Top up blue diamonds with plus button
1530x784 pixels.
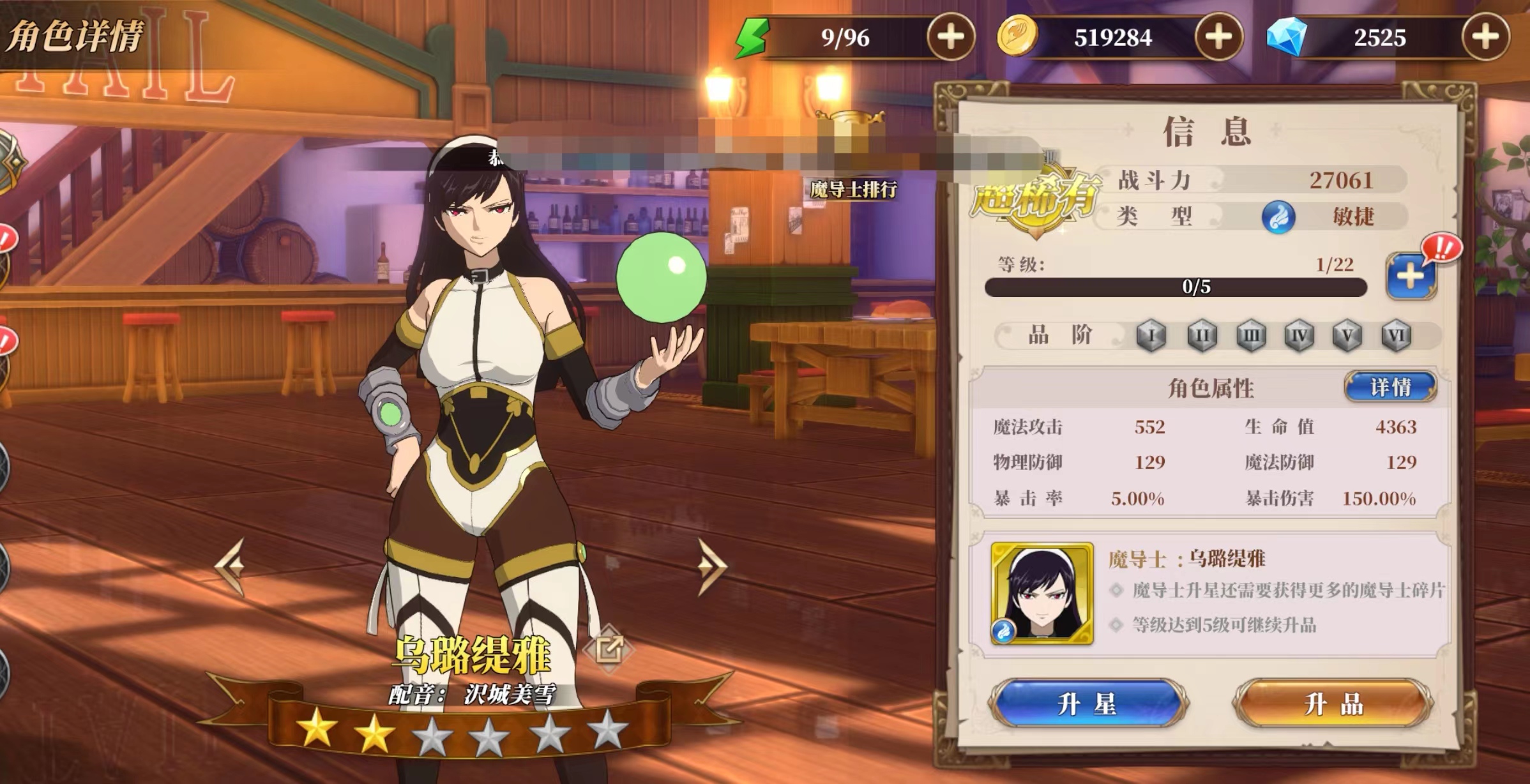pyautogui.click(x=1485, y=37)
